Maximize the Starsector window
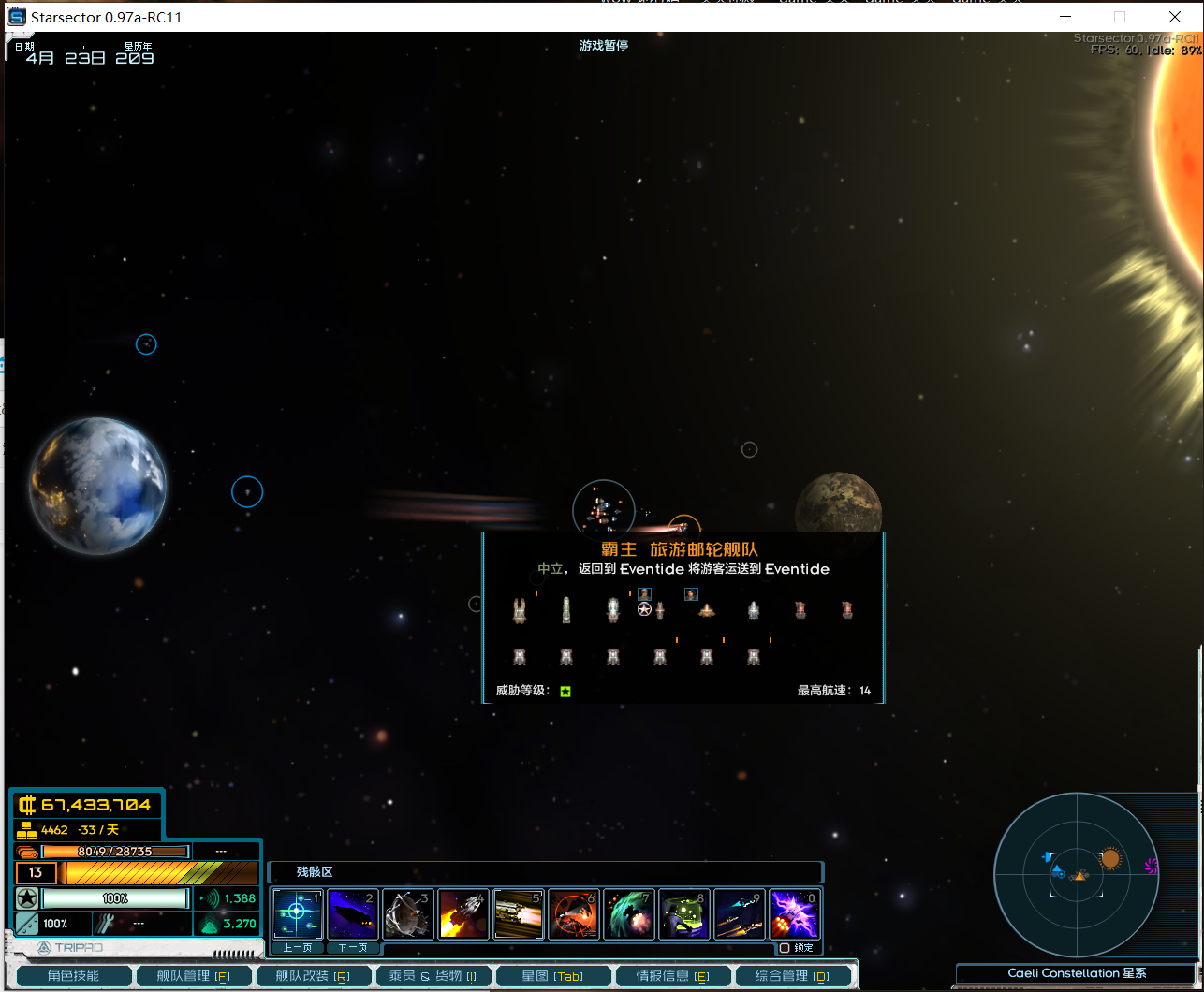This screenshot has width=1204, height=992. coord(1119,17)
